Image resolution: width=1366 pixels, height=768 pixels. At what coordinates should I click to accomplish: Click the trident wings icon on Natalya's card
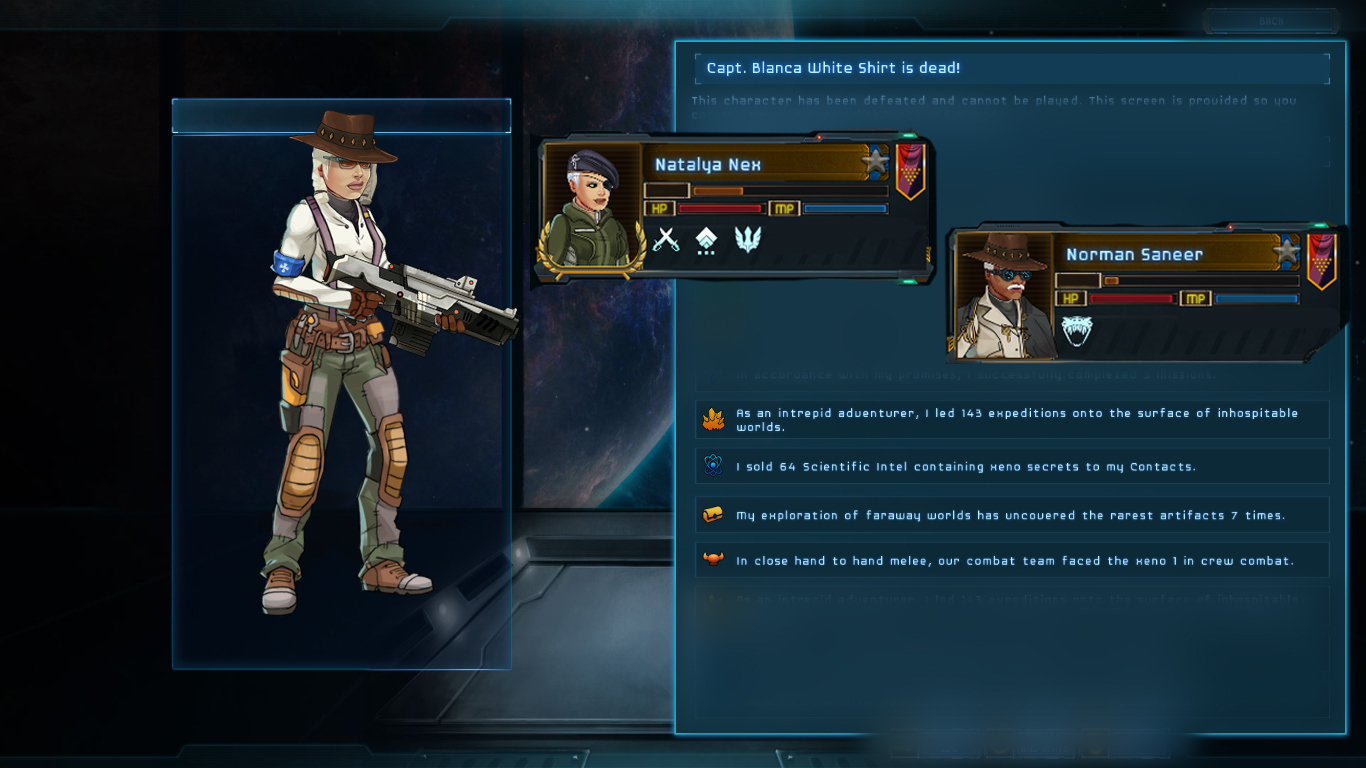pyautogui.click(x=747, y=239)
